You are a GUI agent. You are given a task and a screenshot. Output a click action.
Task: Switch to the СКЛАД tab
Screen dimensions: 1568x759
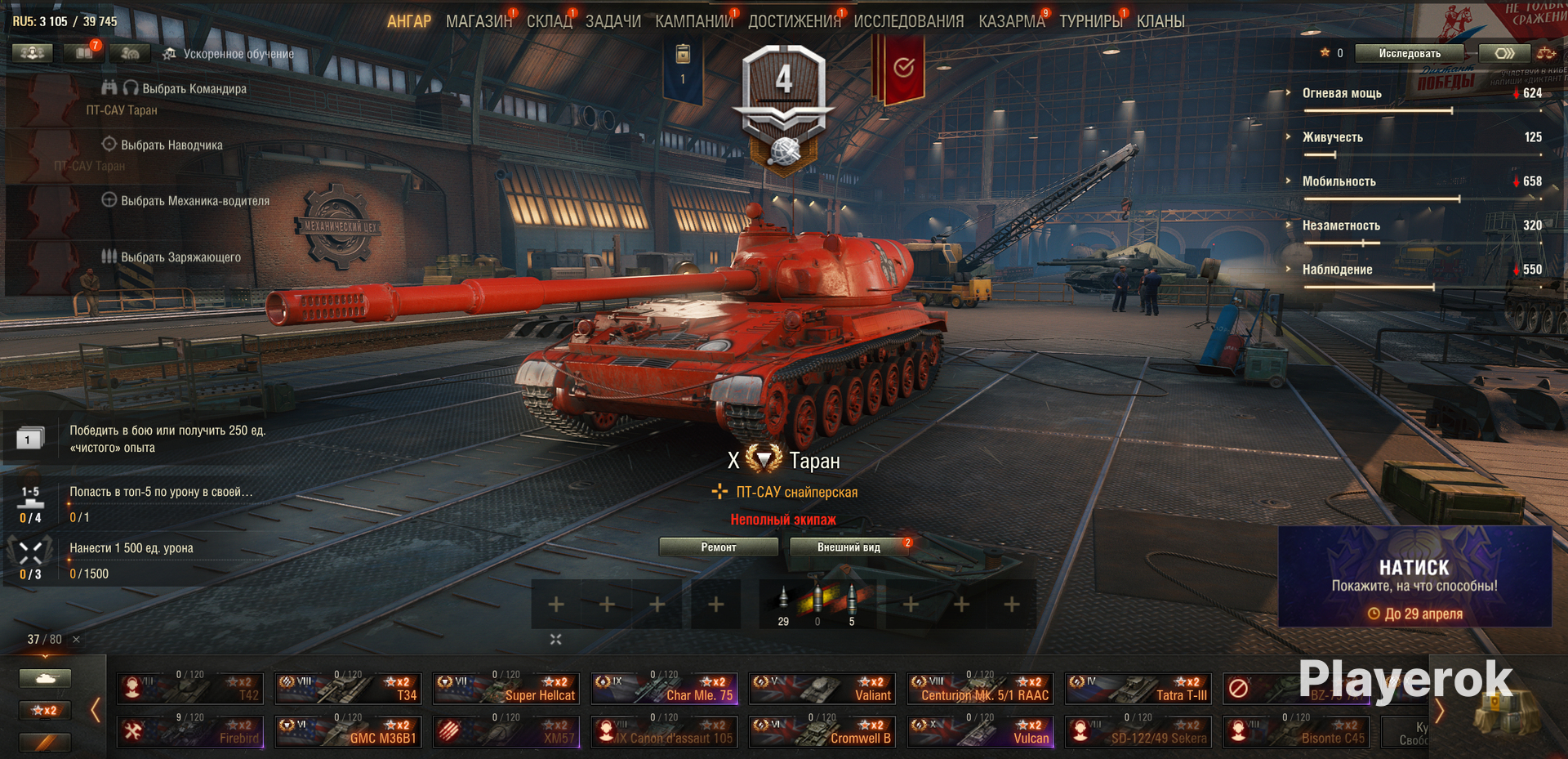(549, 21)
